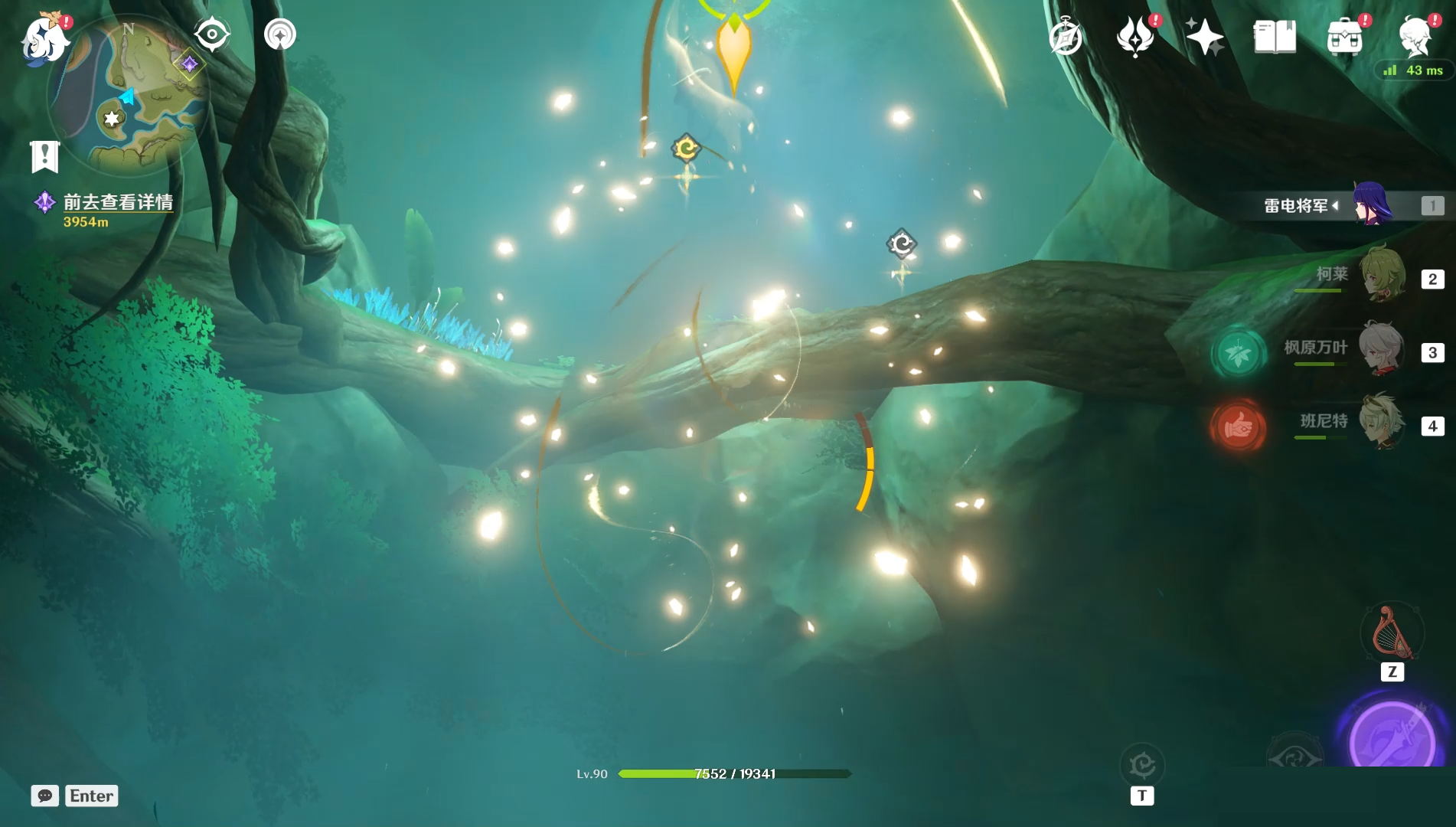Trigger 班尼特's red thumbs-up burst icon
Screen dimensions: 1456x827
click(1238, 427)
